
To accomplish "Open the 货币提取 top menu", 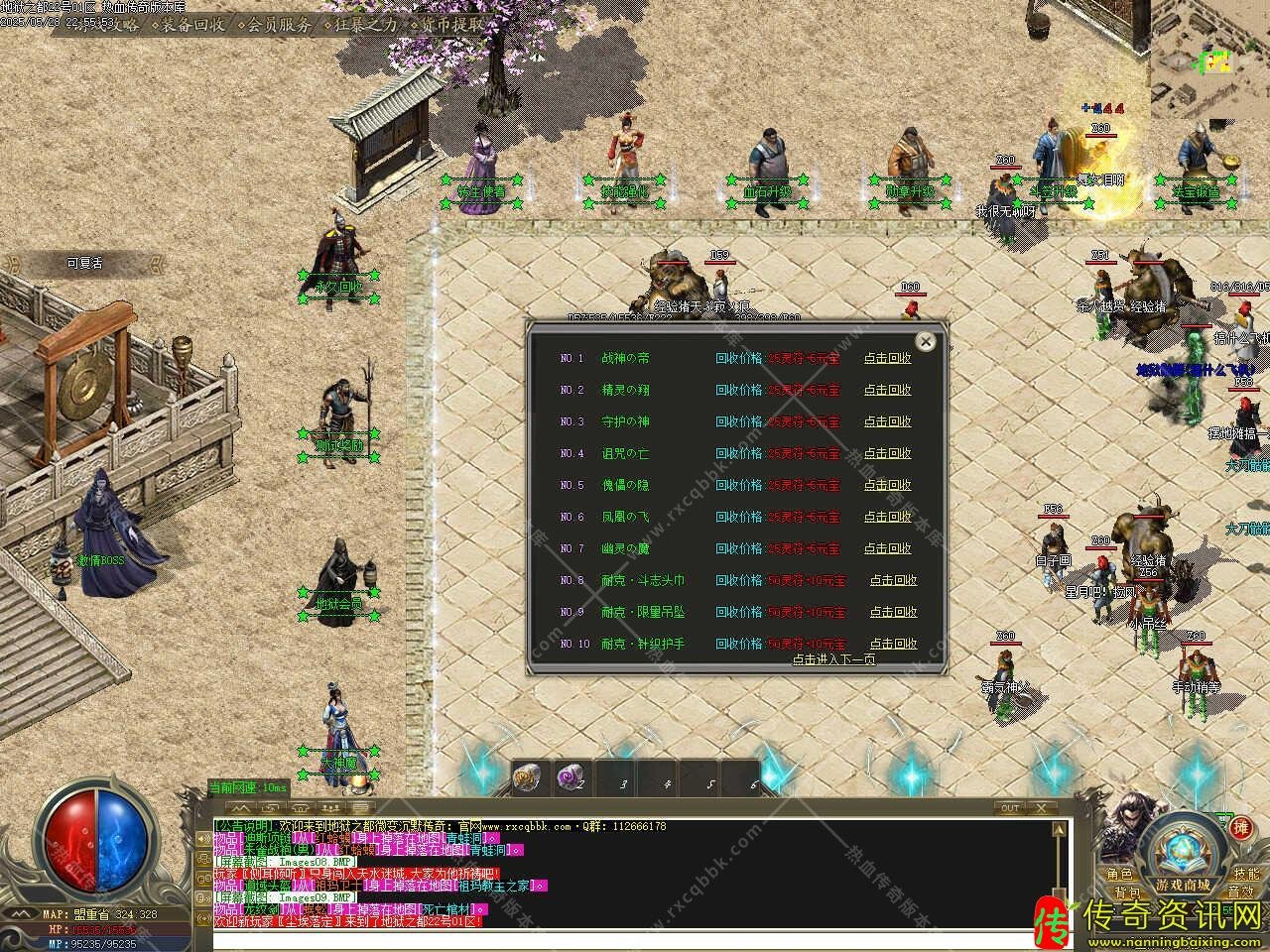I will 452,25.
